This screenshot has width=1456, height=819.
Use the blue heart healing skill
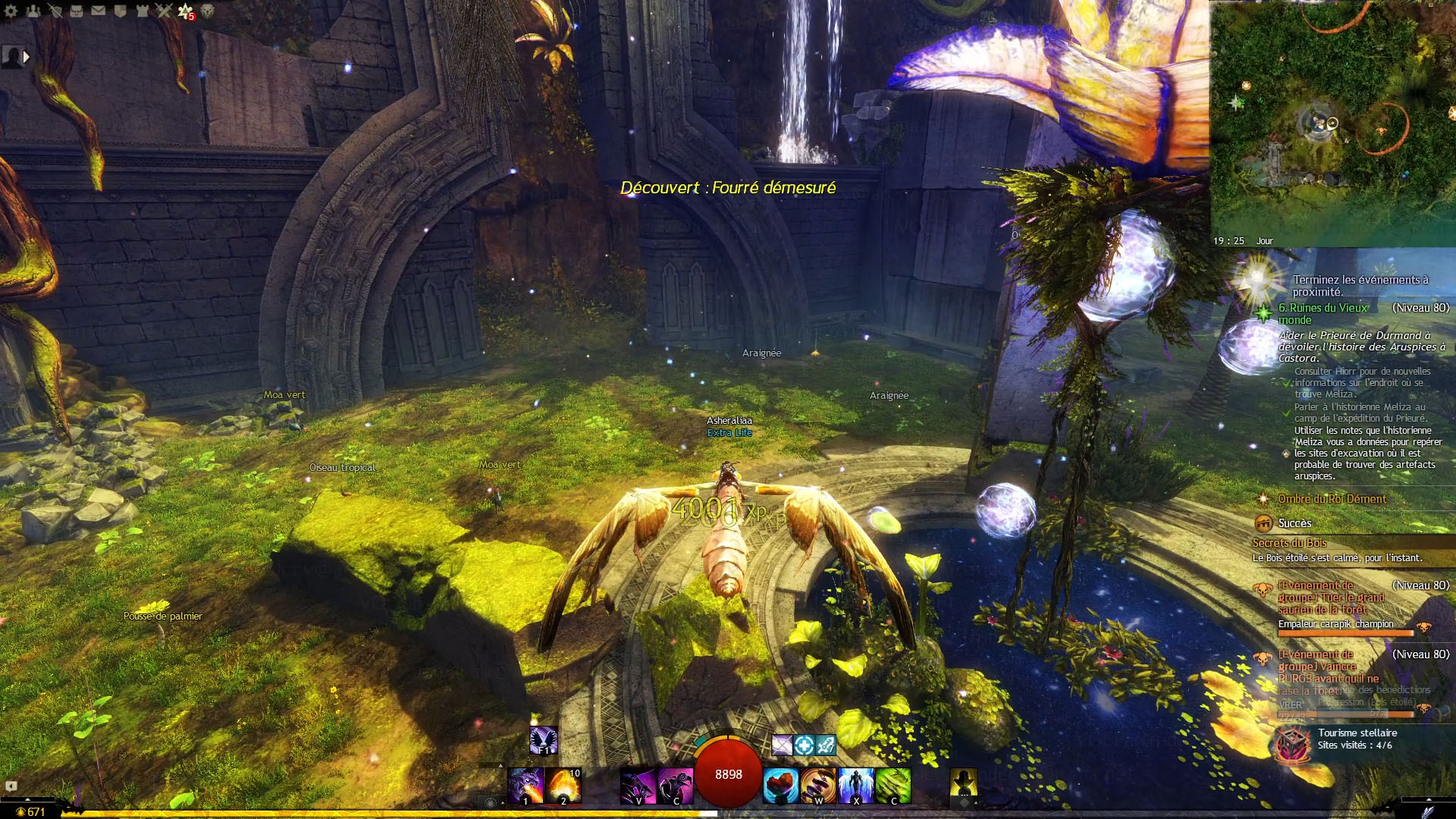pyautogui.click(x=780, y=786)
